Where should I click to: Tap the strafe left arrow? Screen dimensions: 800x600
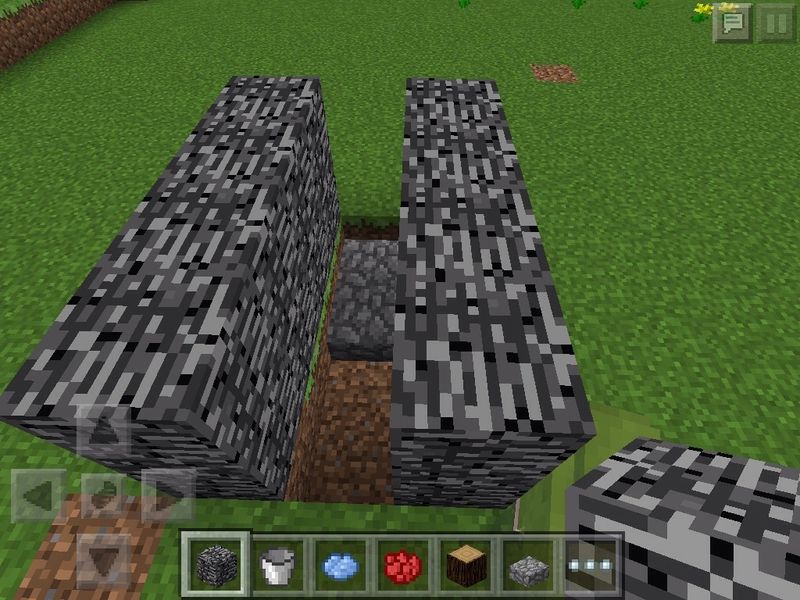click(x=40, y=494)
